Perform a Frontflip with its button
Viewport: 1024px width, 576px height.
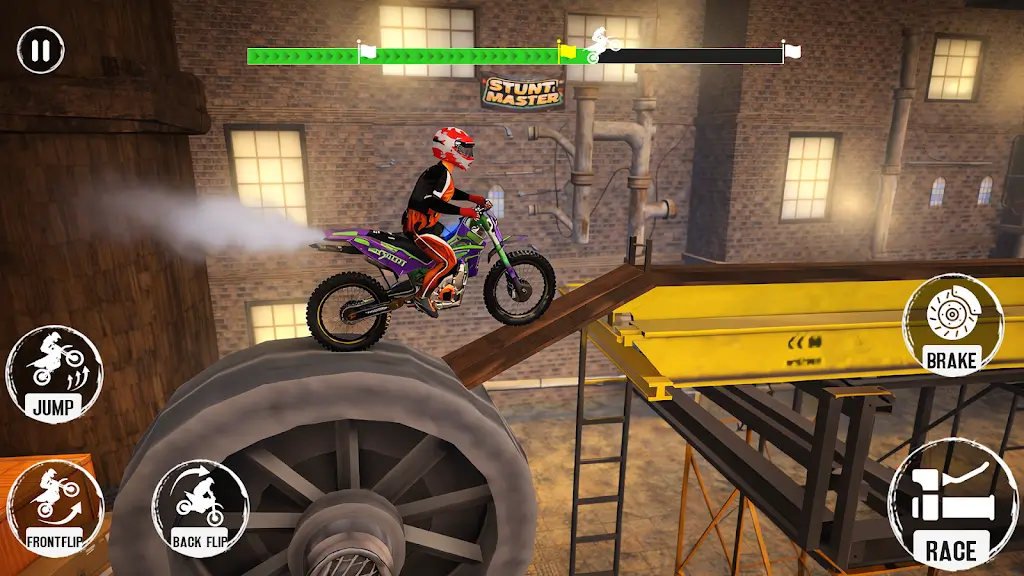click(x=55, y=507)
